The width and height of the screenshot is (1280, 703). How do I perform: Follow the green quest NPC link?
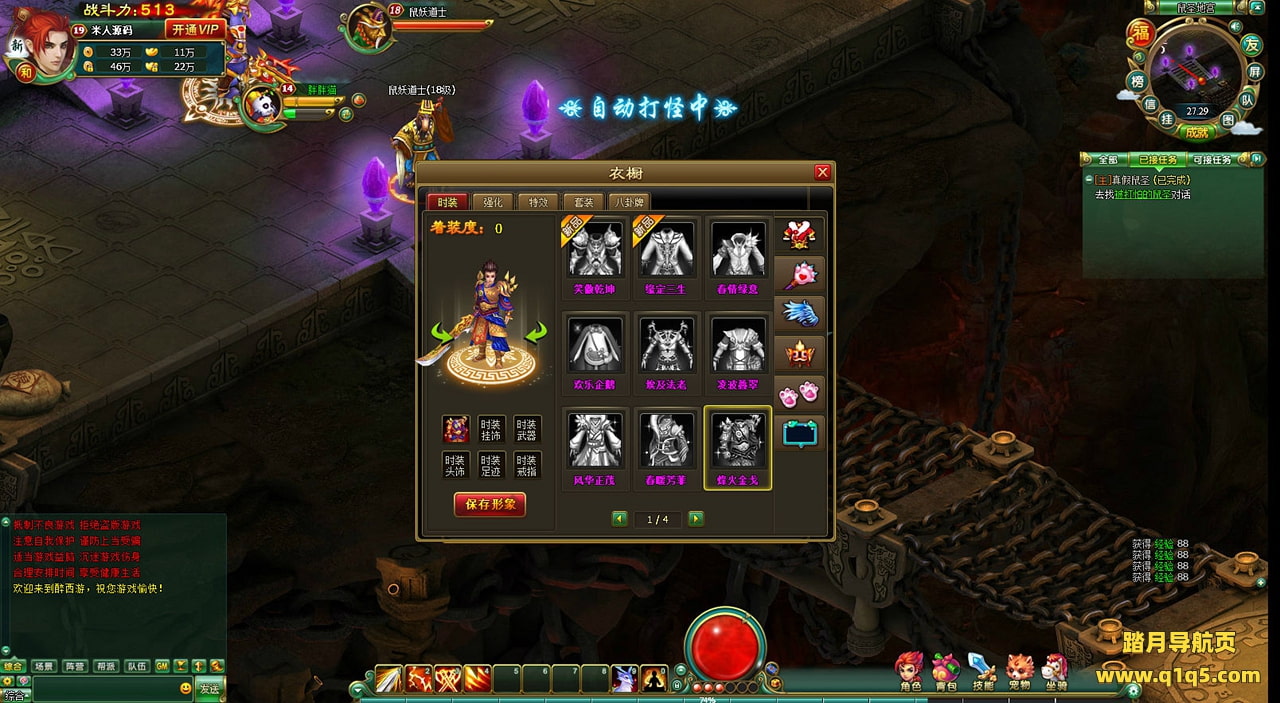coord(1137,194)
